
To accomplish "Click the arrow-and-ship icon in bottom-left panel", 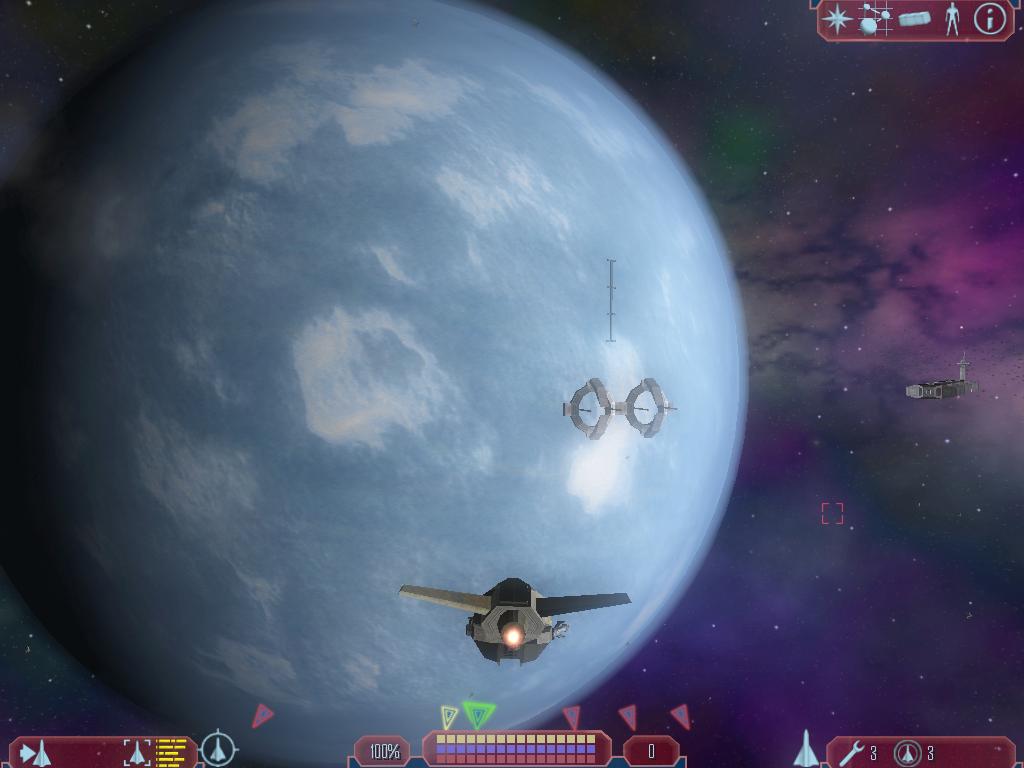I will [x=36, y=752].
